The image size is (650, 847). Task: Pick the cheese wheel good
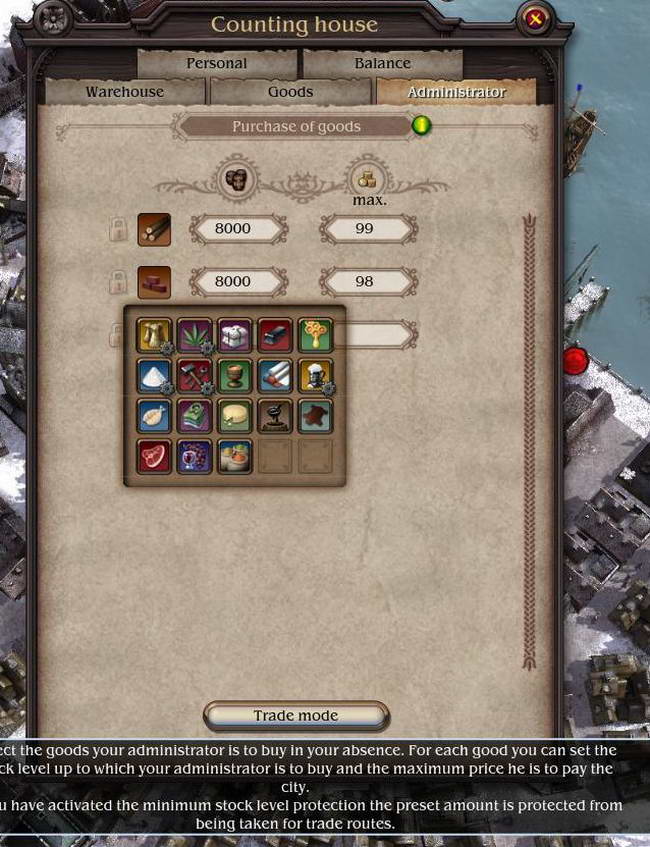point(234,416)
